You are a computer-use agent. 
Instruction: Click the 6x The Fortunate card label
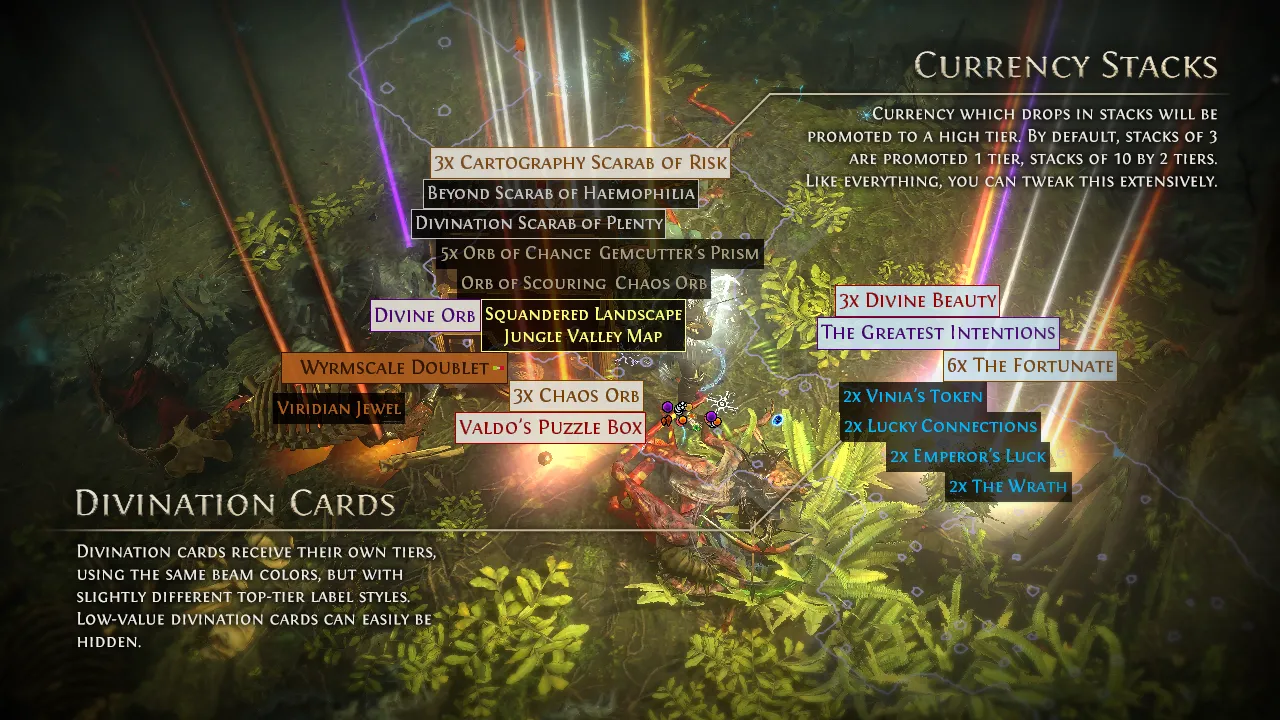click(x=1029, y=365)
